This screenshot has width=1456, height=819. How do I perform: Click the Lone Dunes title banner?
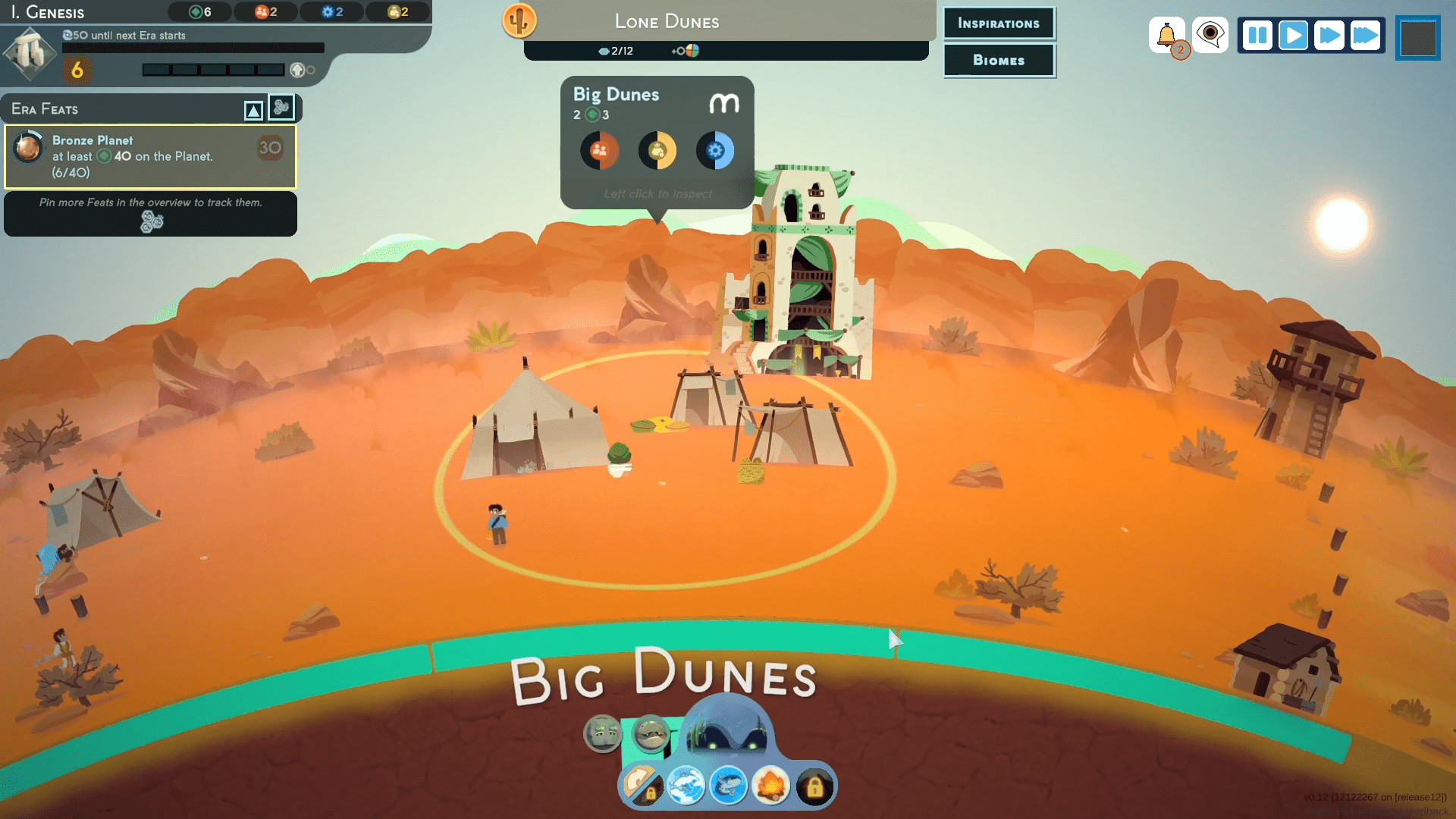[666, 22]
